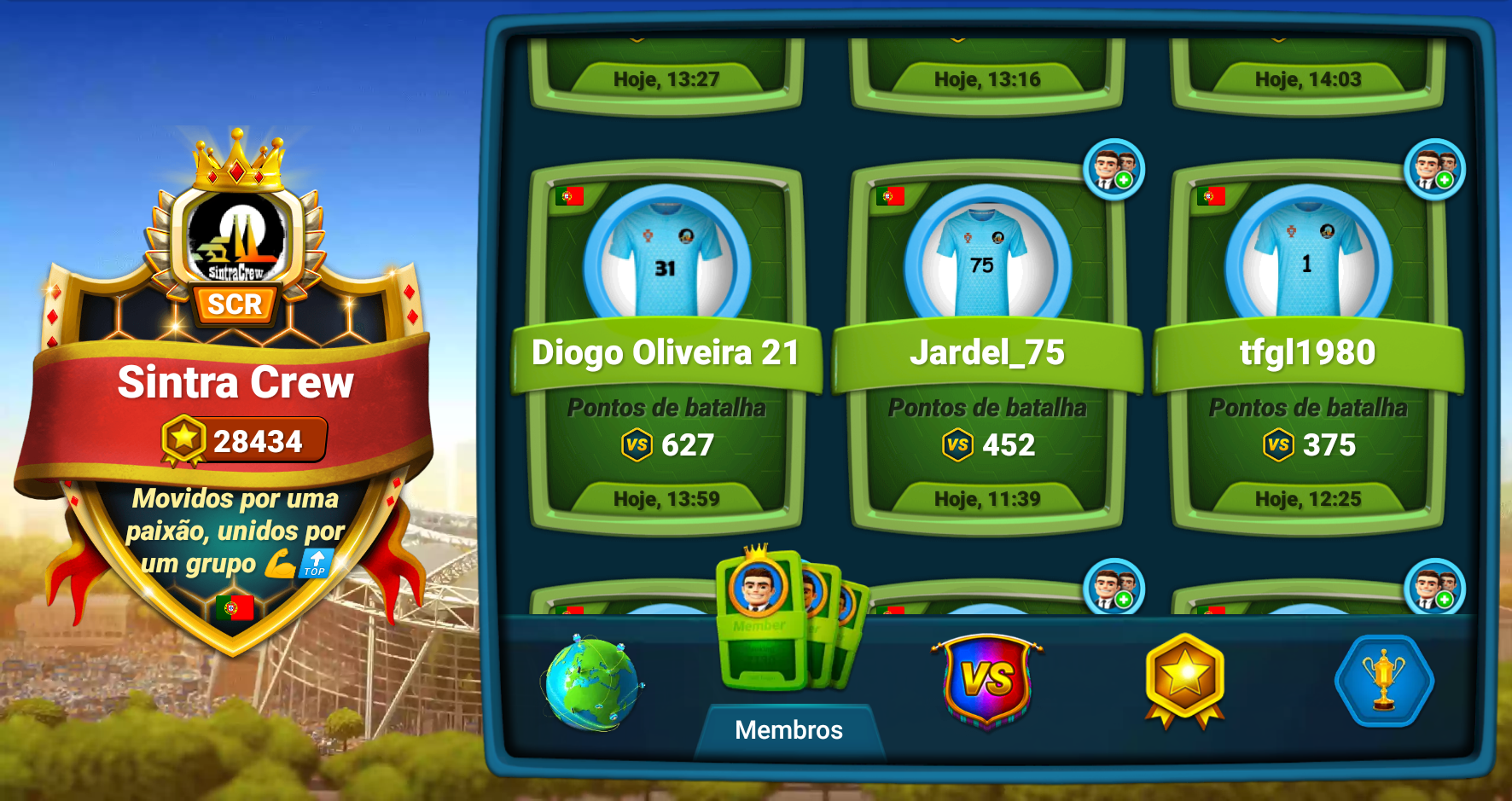The height and width of the screenshot is (801, 1512).
Task: View tfgl1980's member card
Action: tap(1307, 350)
